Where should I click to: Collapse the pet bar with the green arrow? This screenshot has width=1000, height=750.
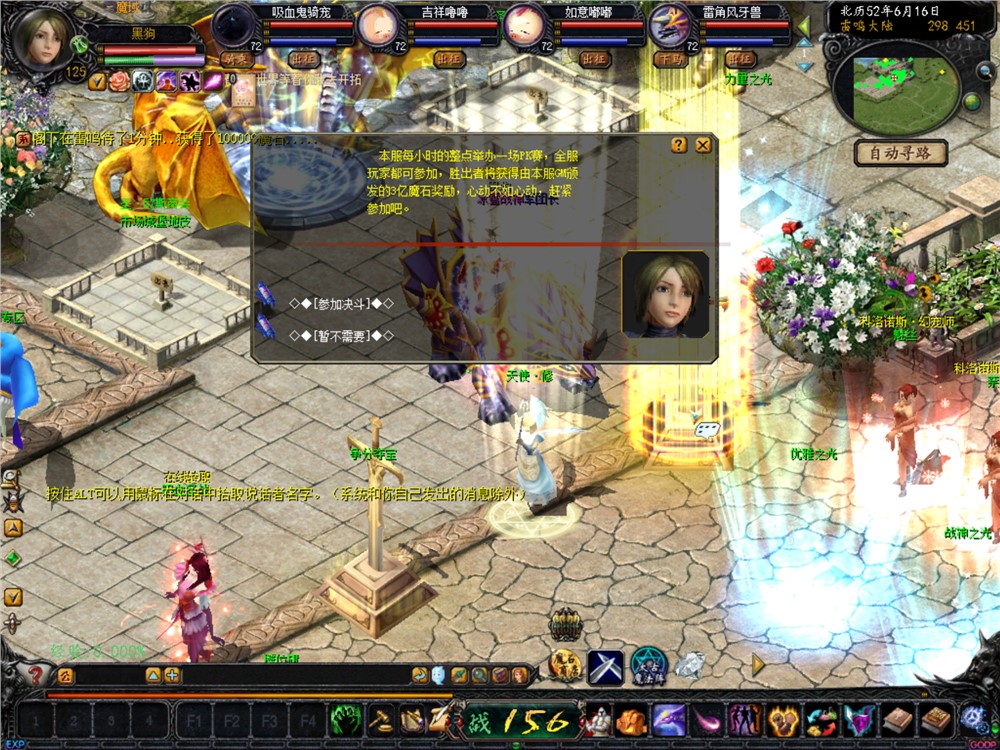[x=804, y=25]
